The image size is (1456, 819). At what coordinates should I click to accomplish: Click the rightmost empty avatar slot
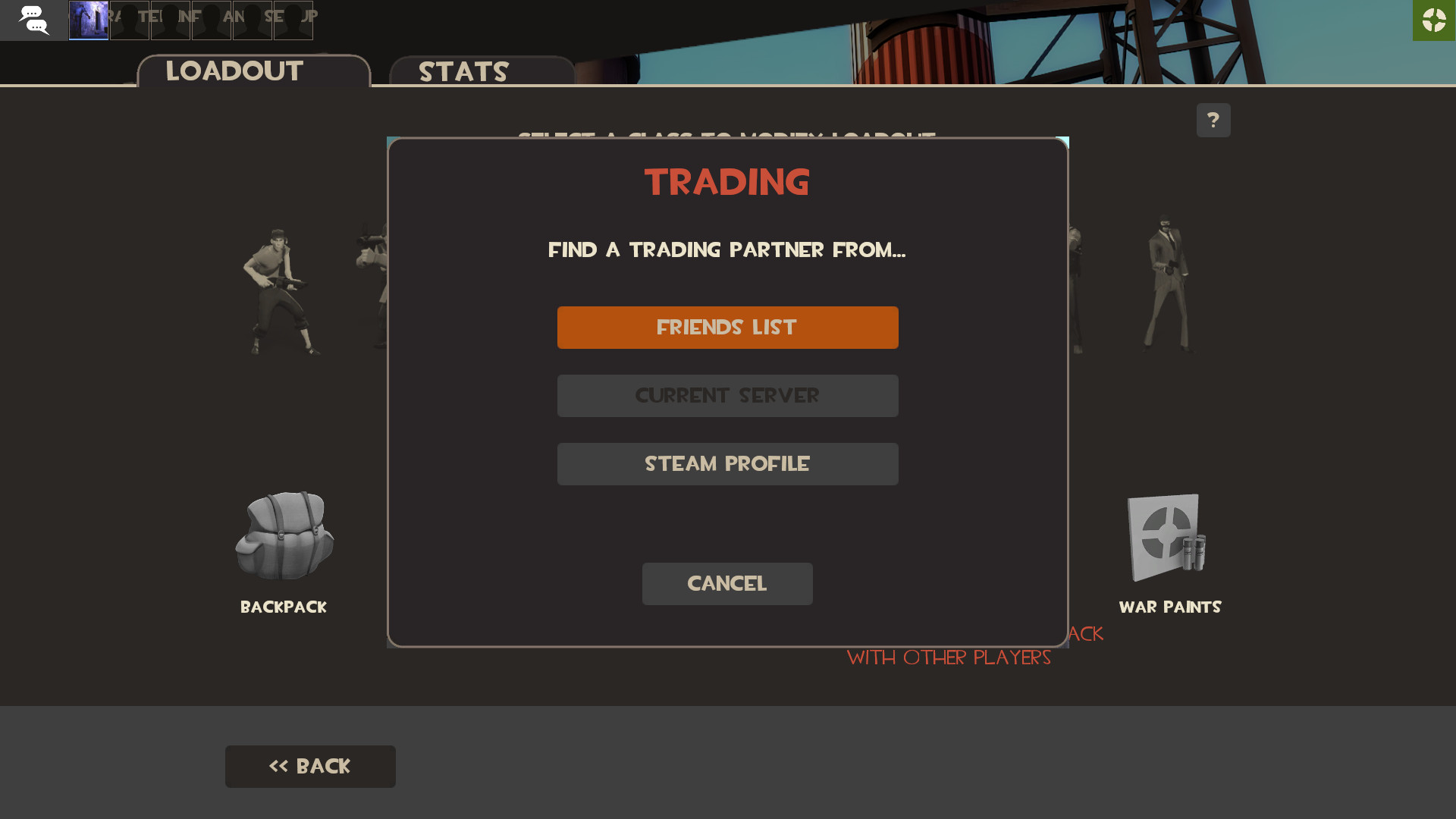[x=294, y=20]
